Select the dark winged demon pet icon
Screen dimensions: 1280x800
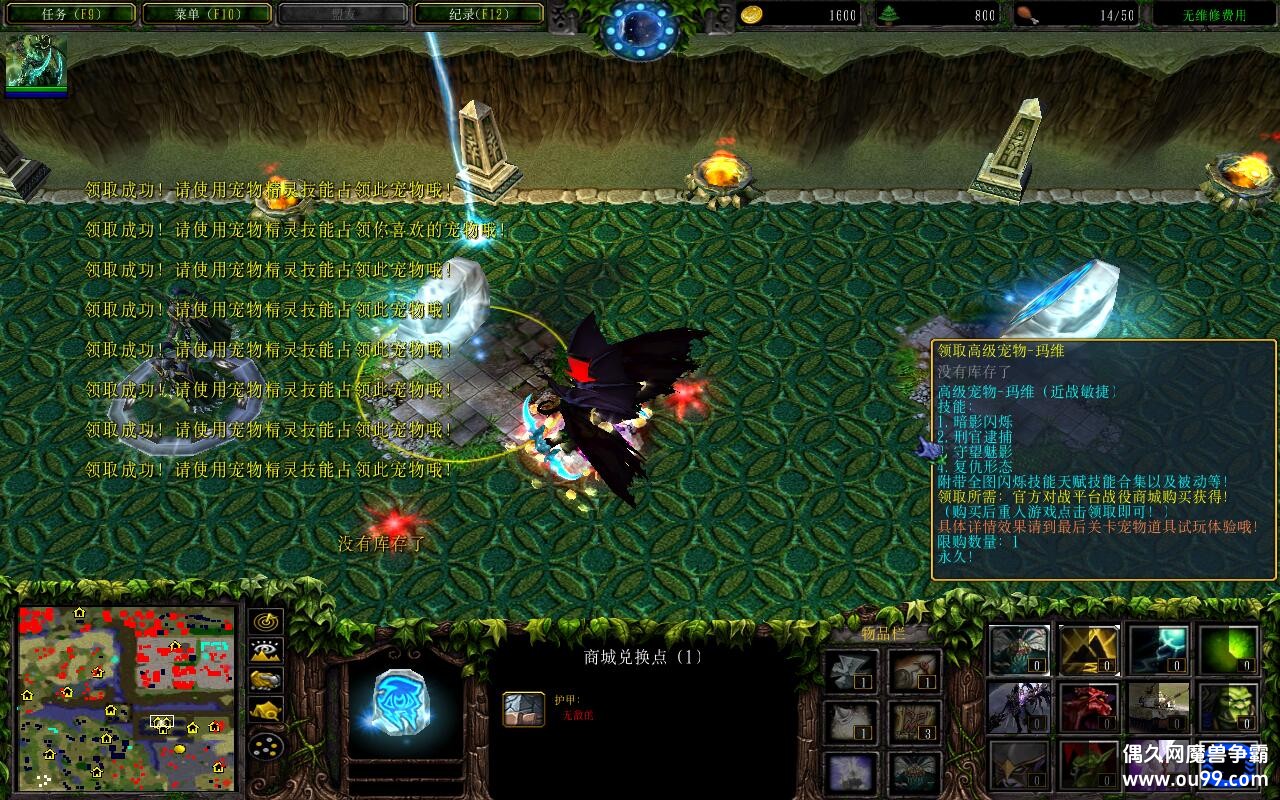(x=1019, y=708)
